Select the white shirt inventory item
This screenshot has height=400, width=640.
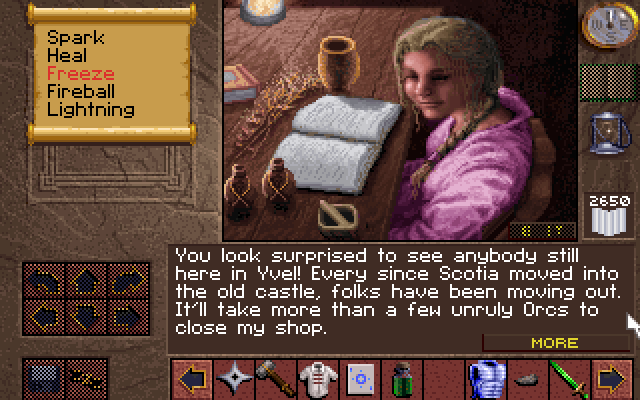315,379
